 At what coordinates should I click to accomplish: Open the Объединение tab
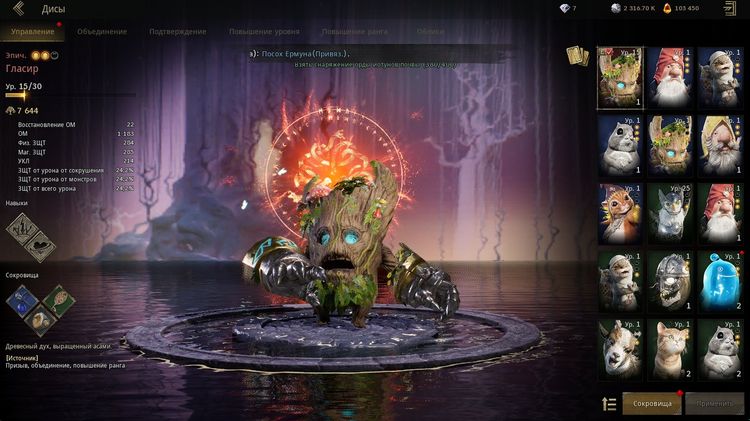click(101, 31)
